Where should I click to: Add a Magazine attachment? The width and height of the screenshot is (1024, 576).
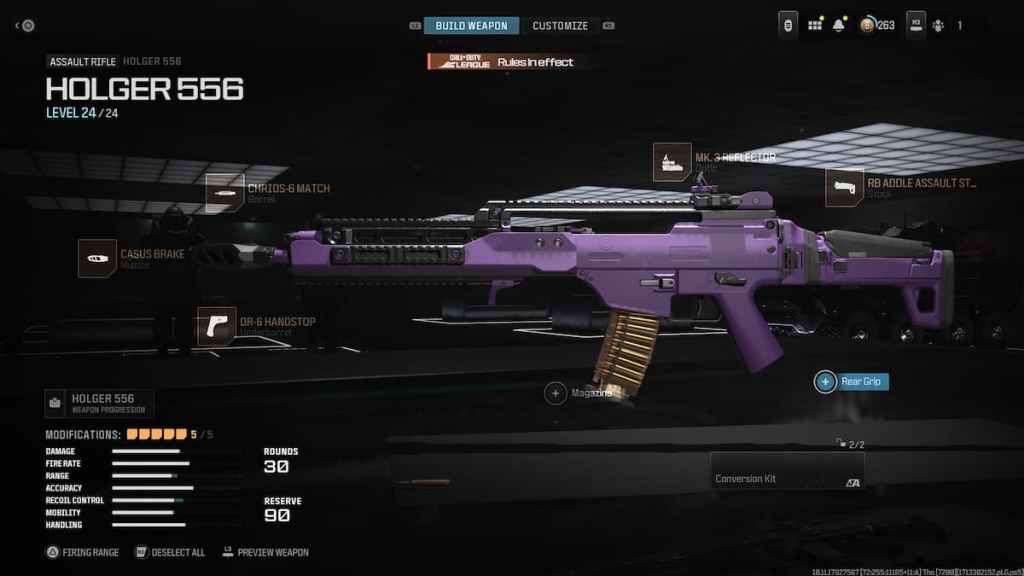click(x=556, y=393)
